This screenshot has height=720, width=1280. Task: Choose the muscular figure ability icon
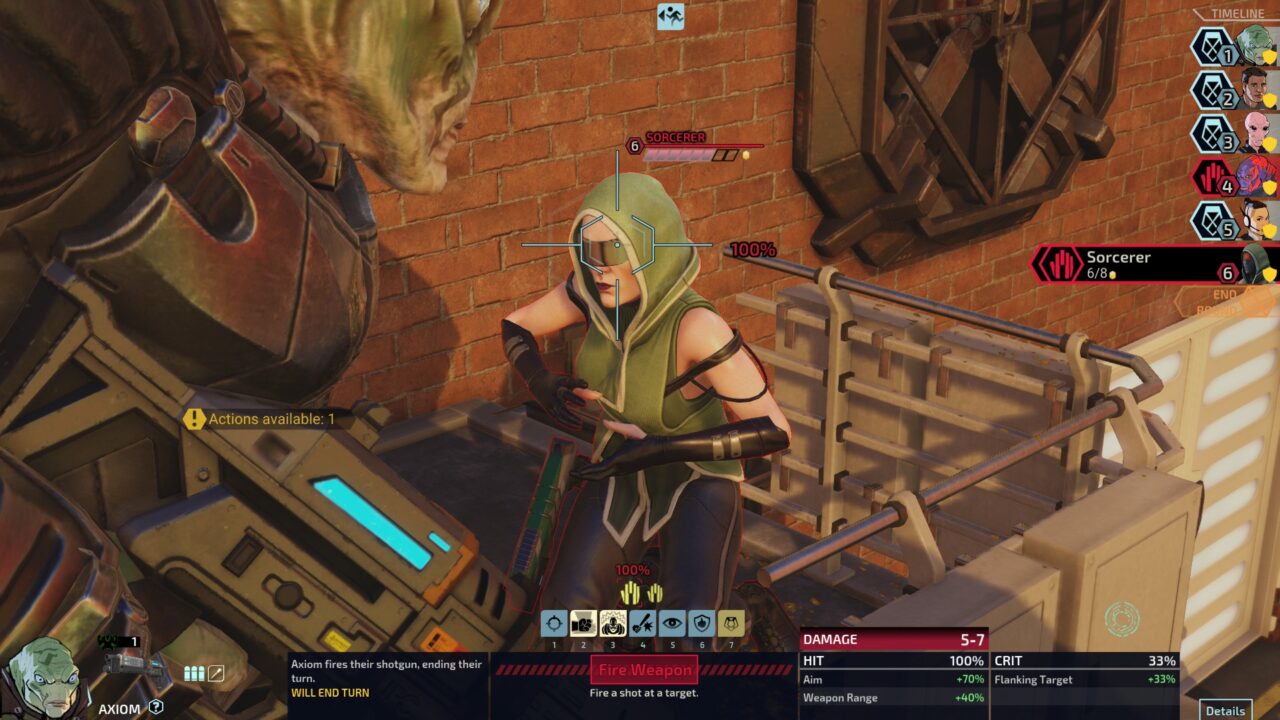613,625
